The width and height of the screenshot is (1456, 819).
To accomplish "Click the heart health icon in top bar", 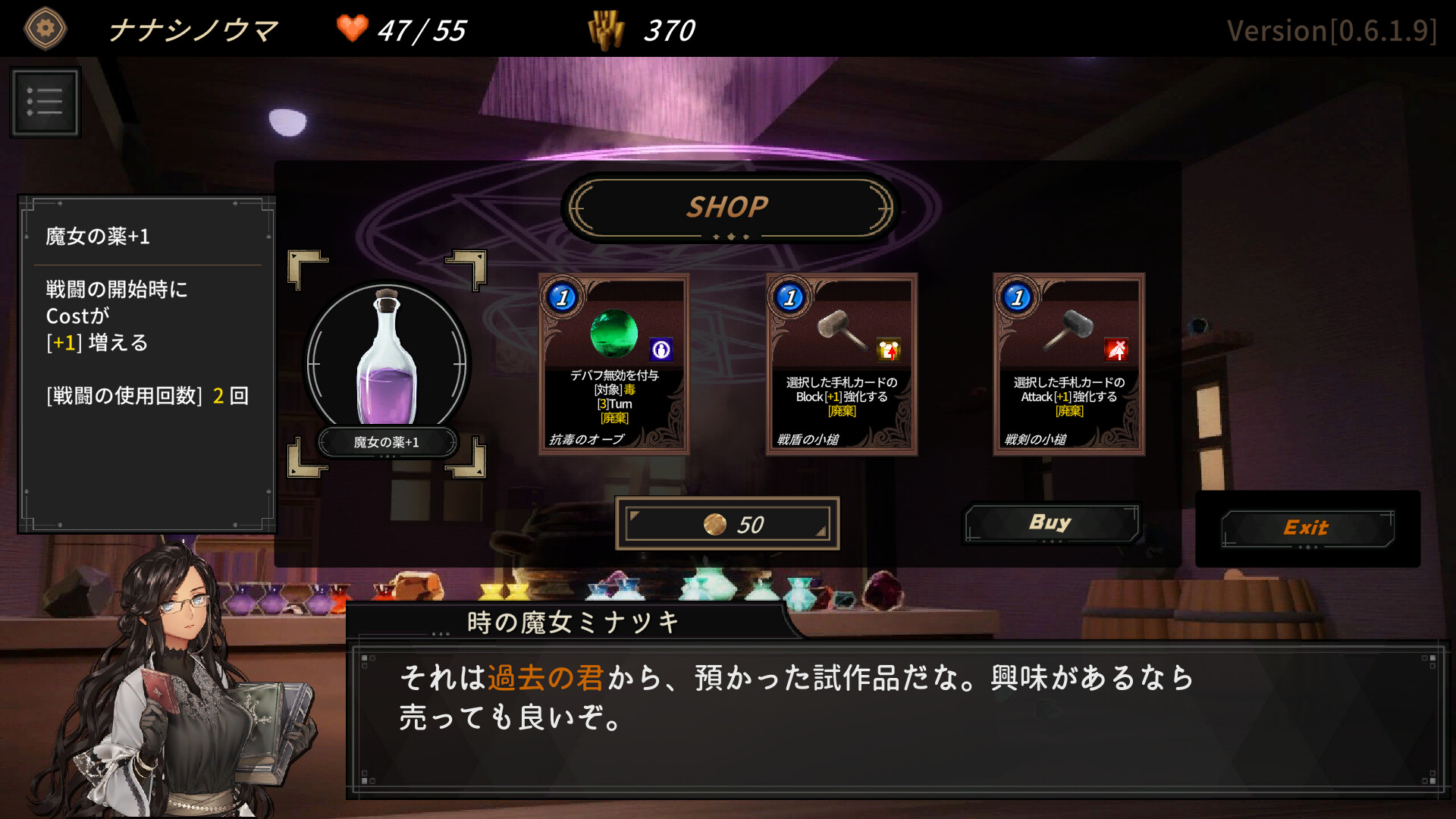I will click(x=350, y=29).
